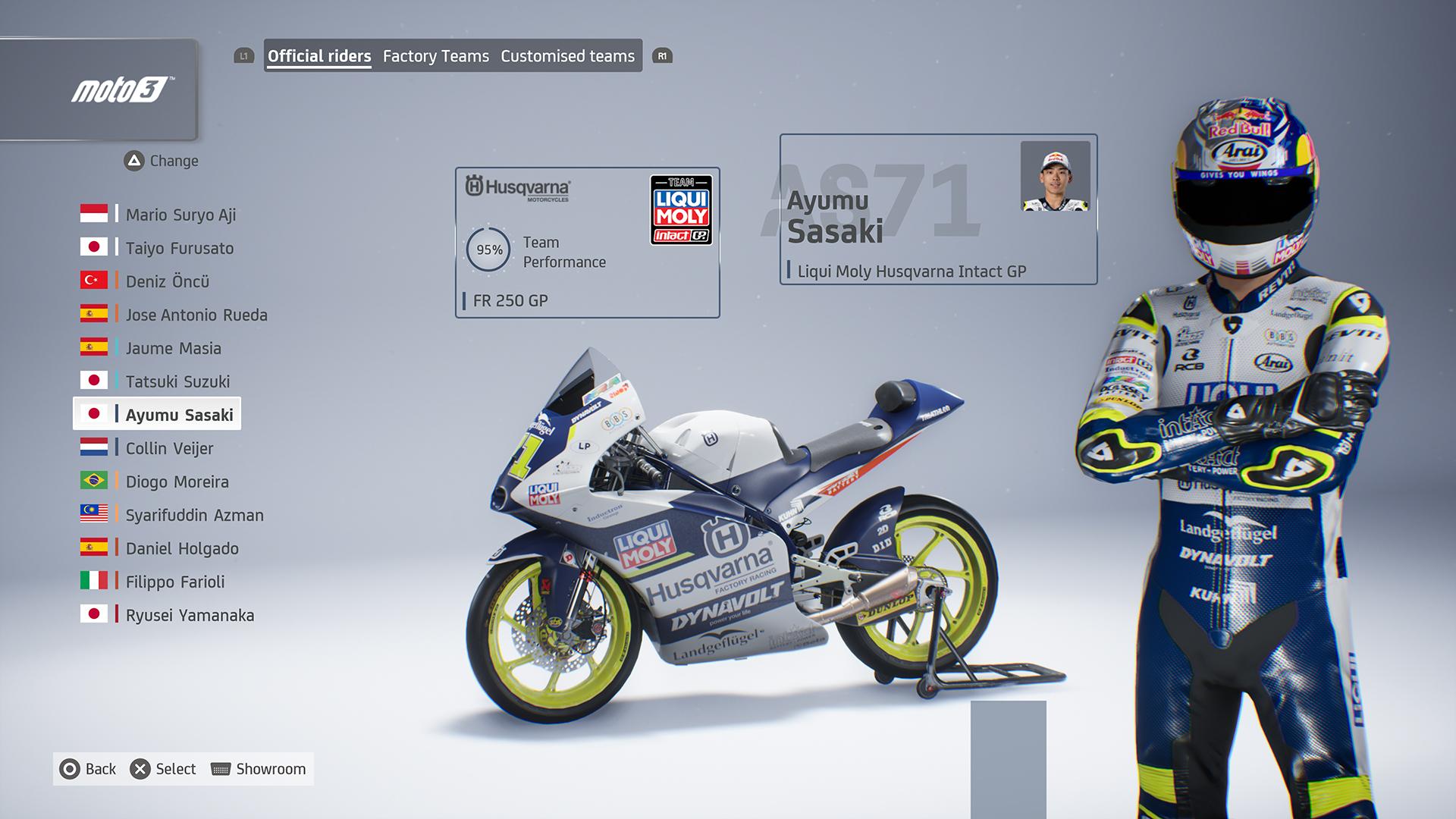The width and height of the screenshot is (1456, 819).
Task: Click the Turkish flag beside Deniz Öncü
Action: (x=94, y=281)
